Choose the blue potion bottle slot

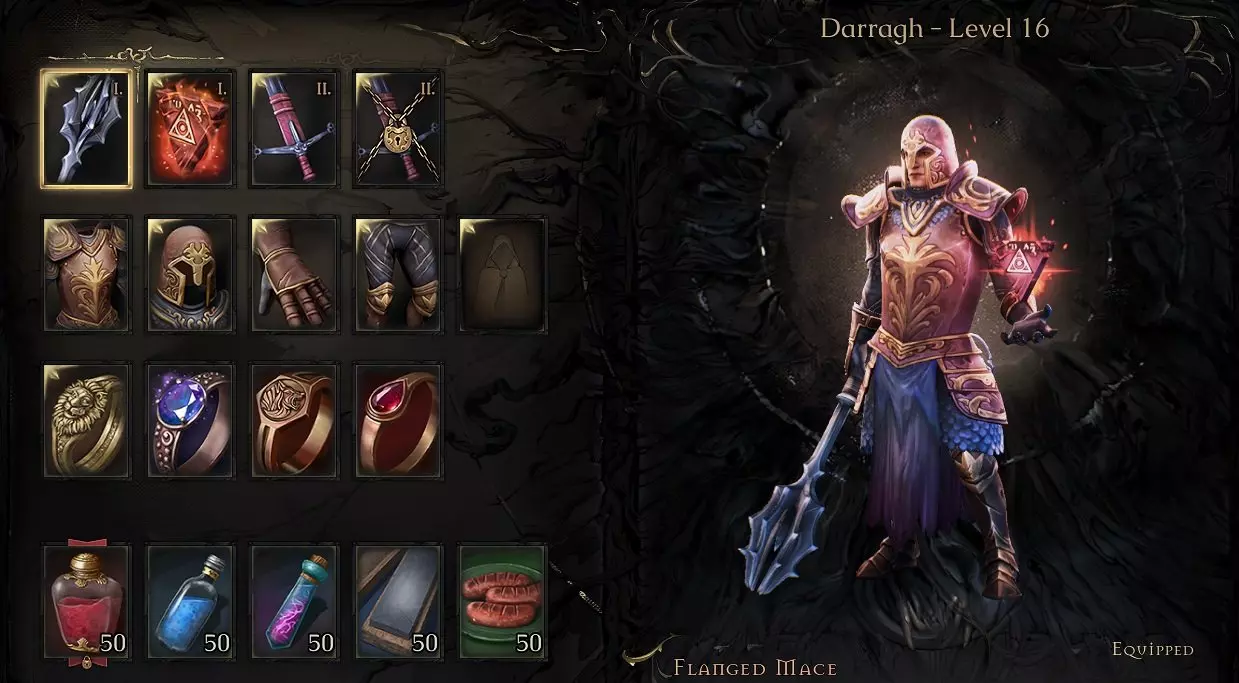[x=190, y=601]
